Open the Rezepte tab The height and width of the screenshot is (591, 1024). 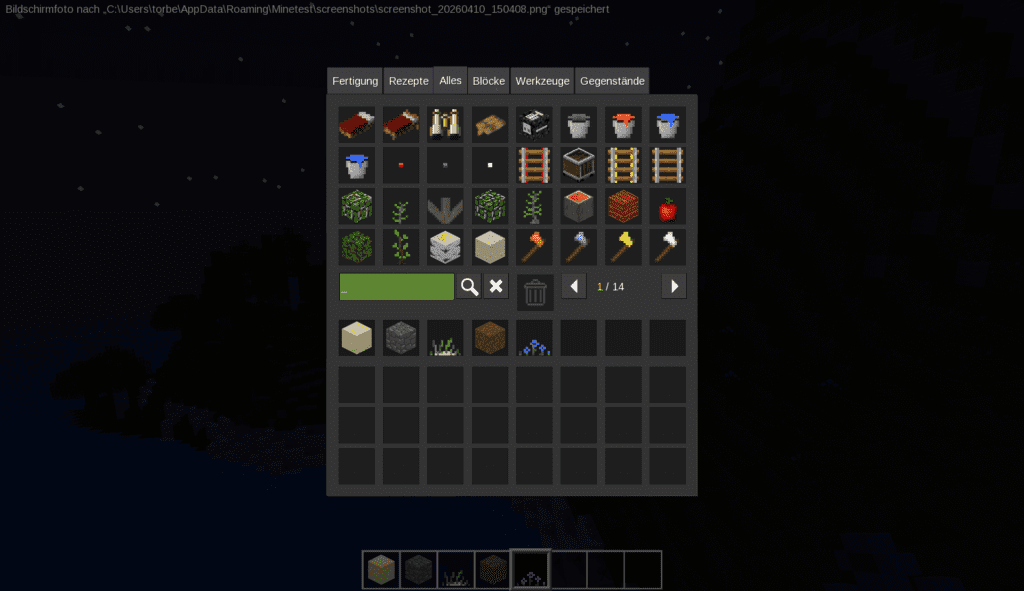[408, 81]
